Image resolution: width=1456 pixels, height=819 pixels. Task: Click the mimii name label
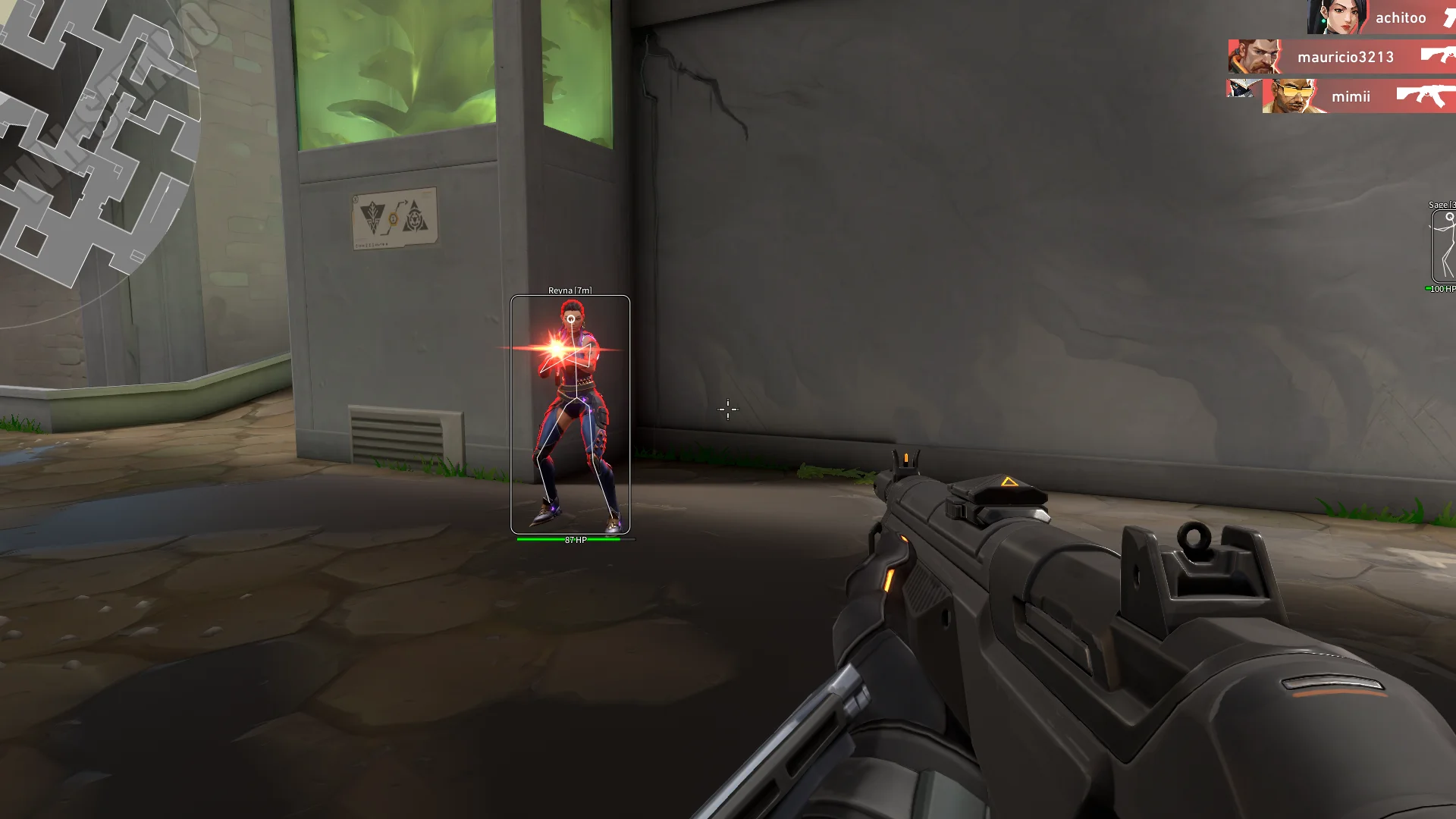[x=1351, y=96]
